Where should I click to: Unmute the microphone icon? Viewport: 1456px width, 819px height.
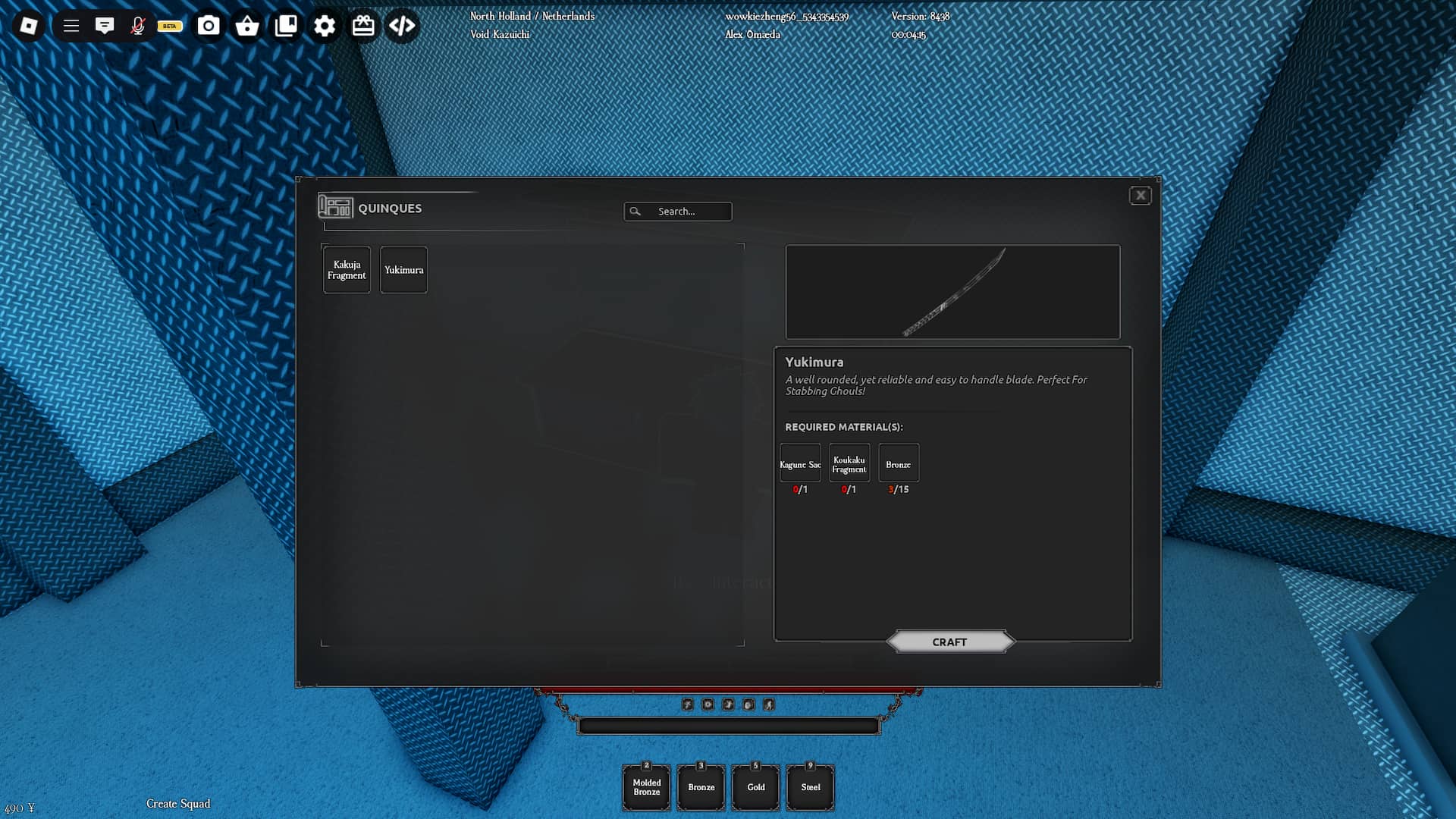click(140, 25)
